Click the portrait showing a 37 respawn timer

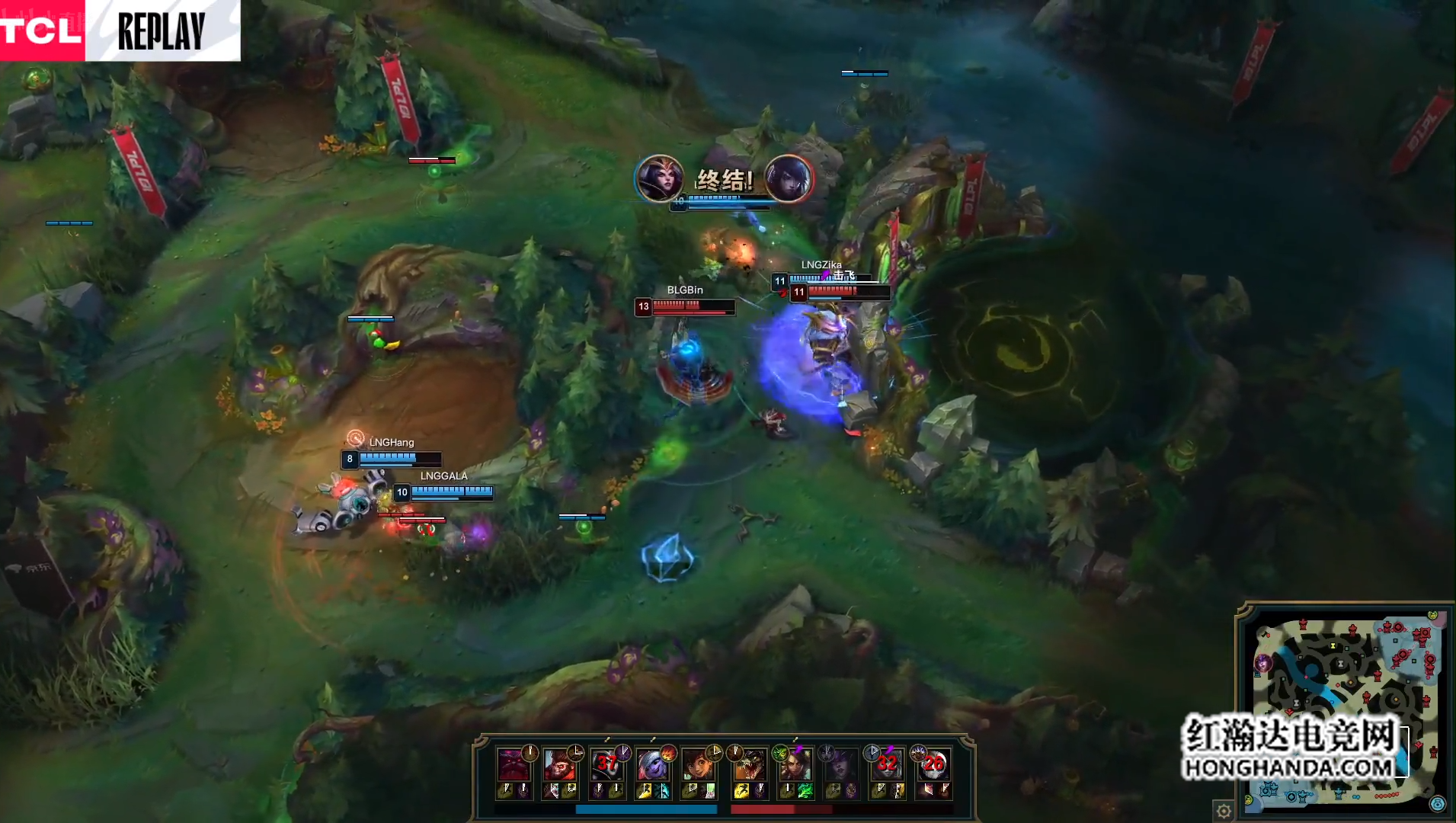[606, 764]
